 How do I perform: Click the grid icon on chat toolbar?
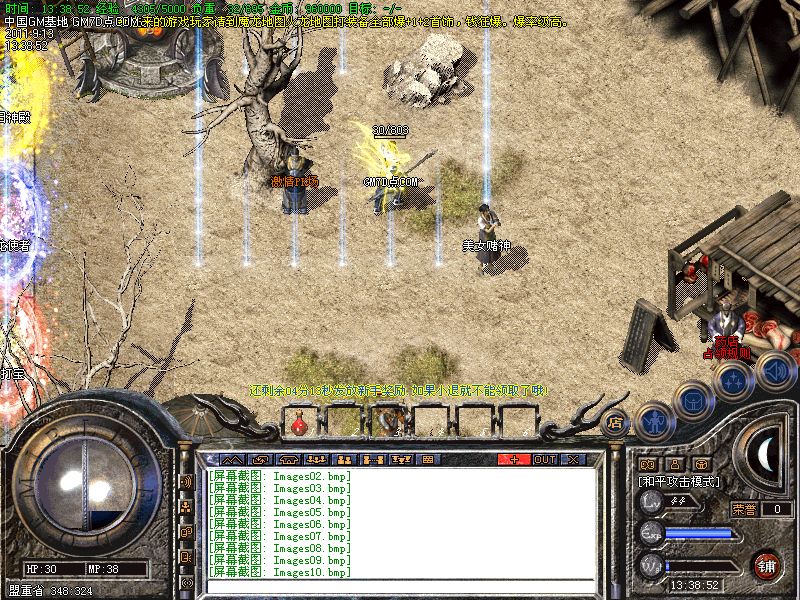[428, 459]
